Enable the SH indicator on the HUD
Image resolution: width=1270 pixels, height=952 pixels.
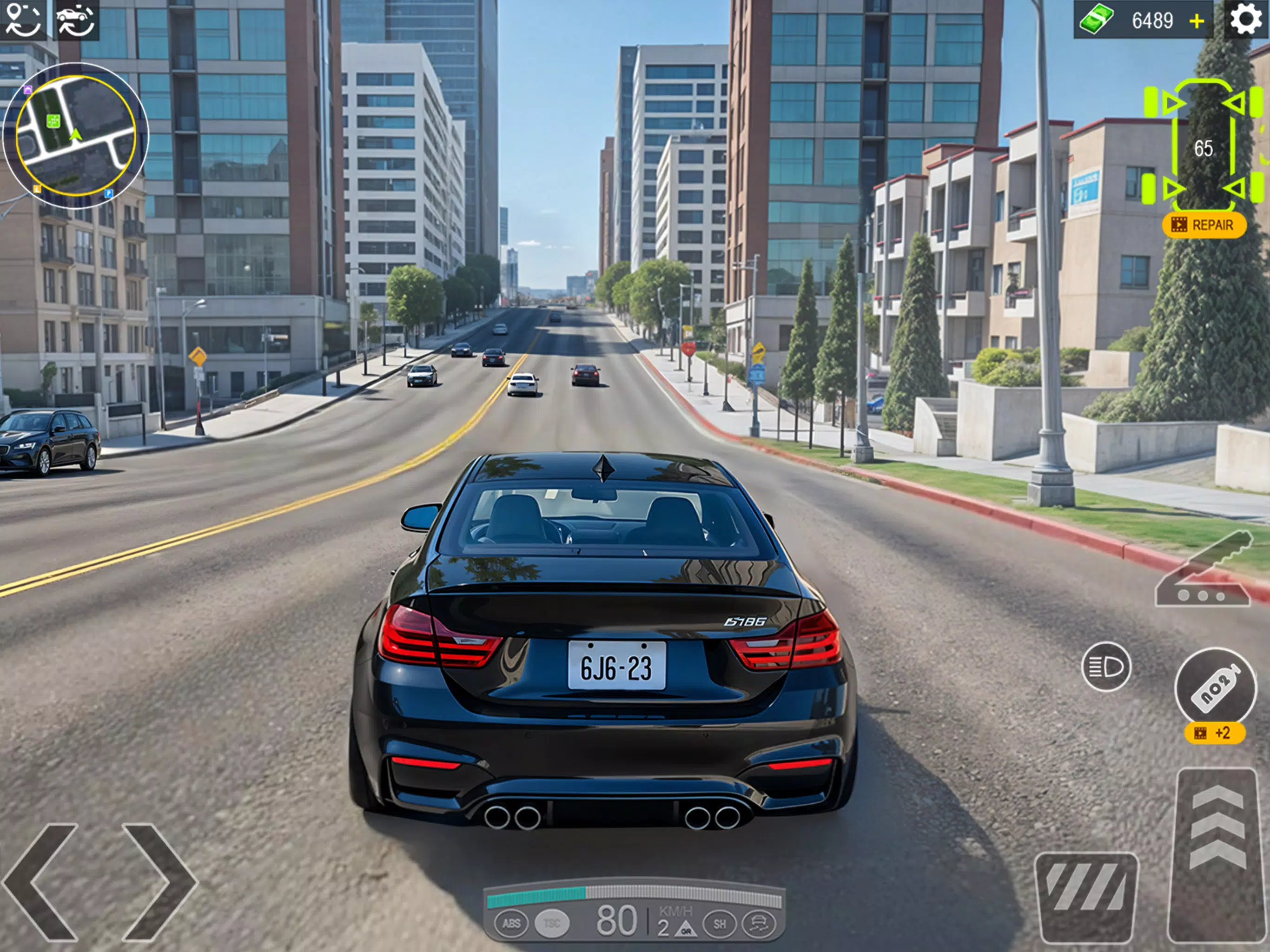click(x=720, y=925)
